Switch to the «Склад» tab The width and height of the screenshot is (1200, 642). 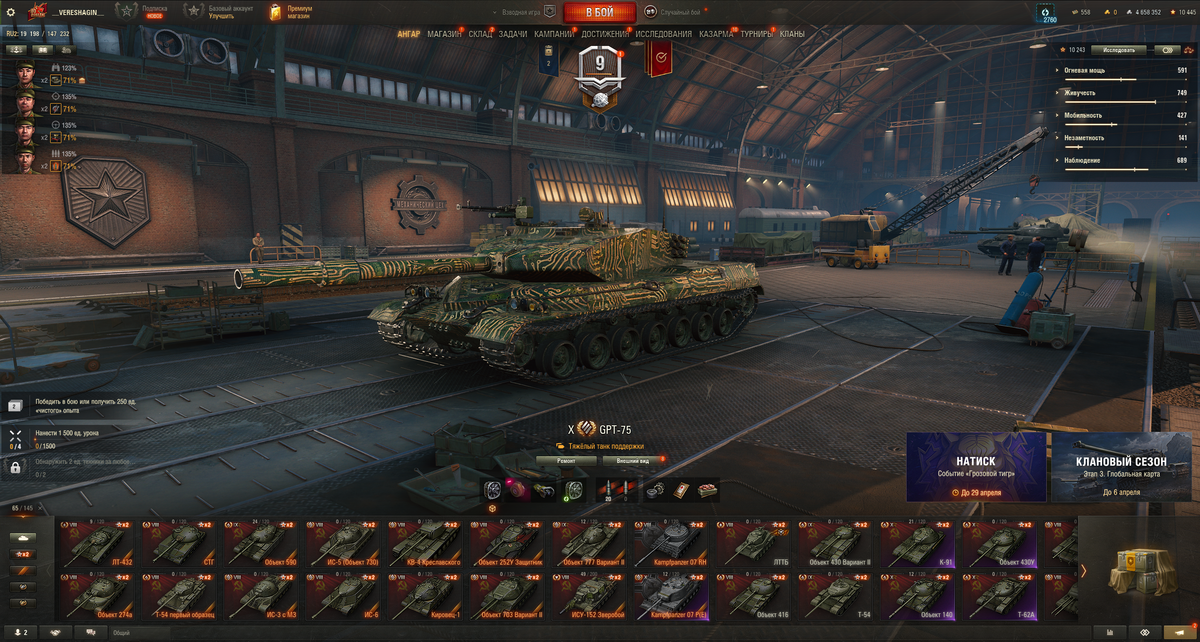tap(480, 34)
